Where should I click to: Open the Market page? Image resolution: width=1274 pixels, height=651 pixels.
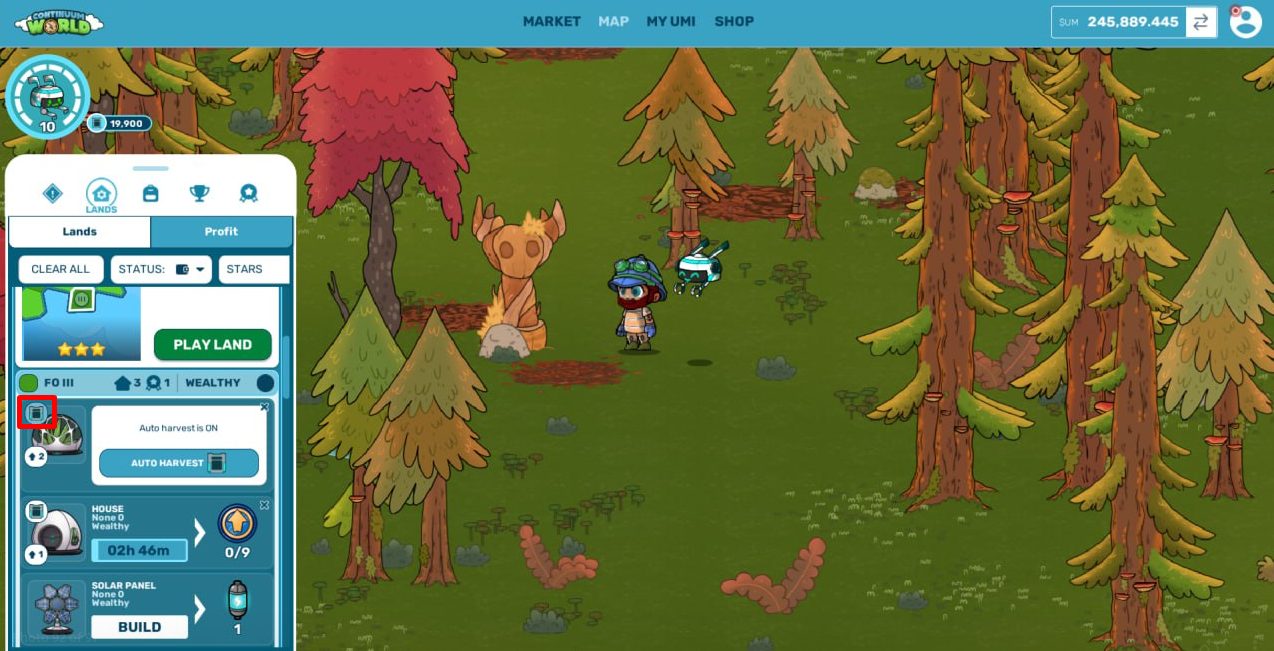pyautogui.click(x=551, y=21)
